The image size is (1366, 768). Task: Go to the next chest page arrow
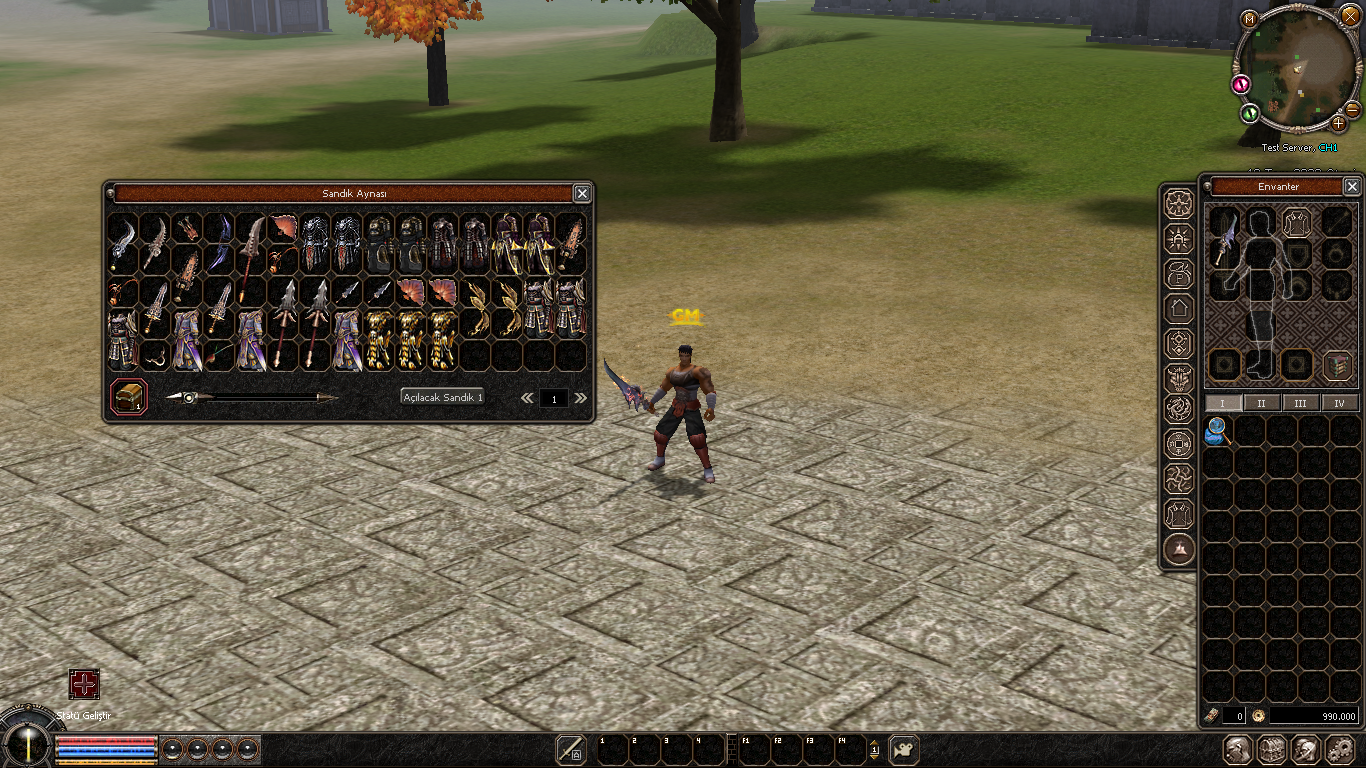580,398
